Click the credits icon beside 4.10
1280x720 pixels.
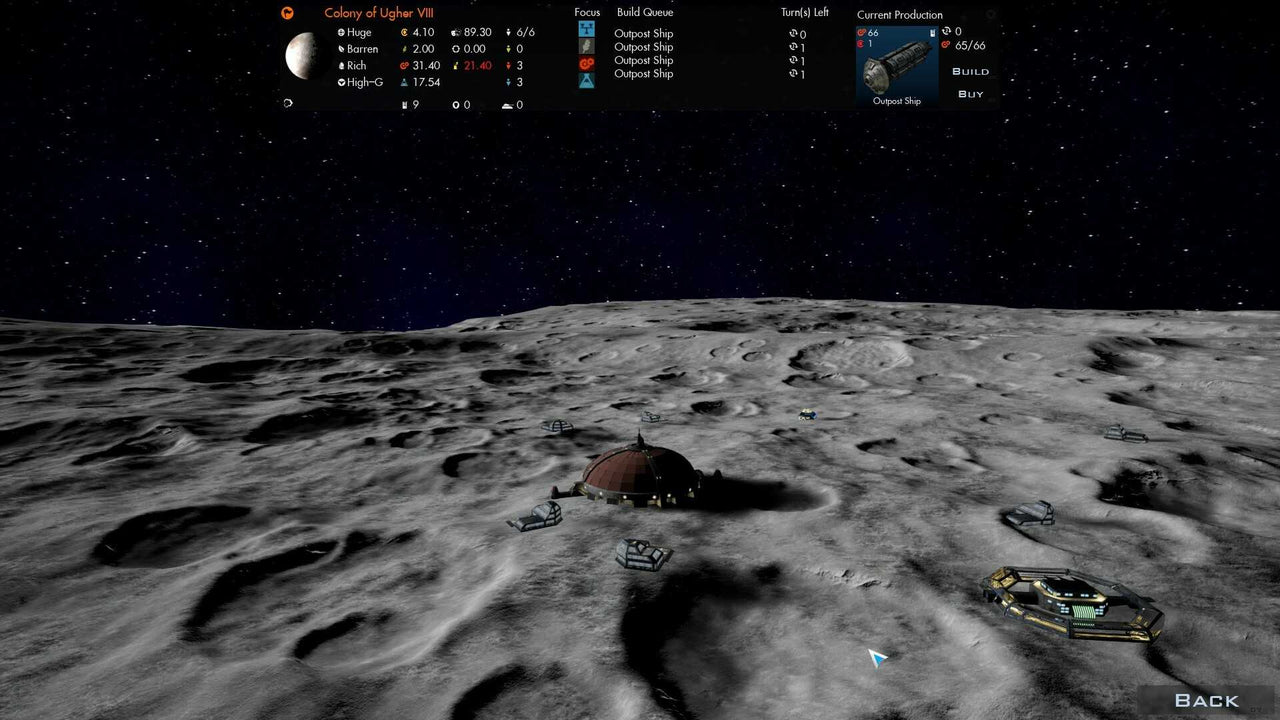click(405, 32)
